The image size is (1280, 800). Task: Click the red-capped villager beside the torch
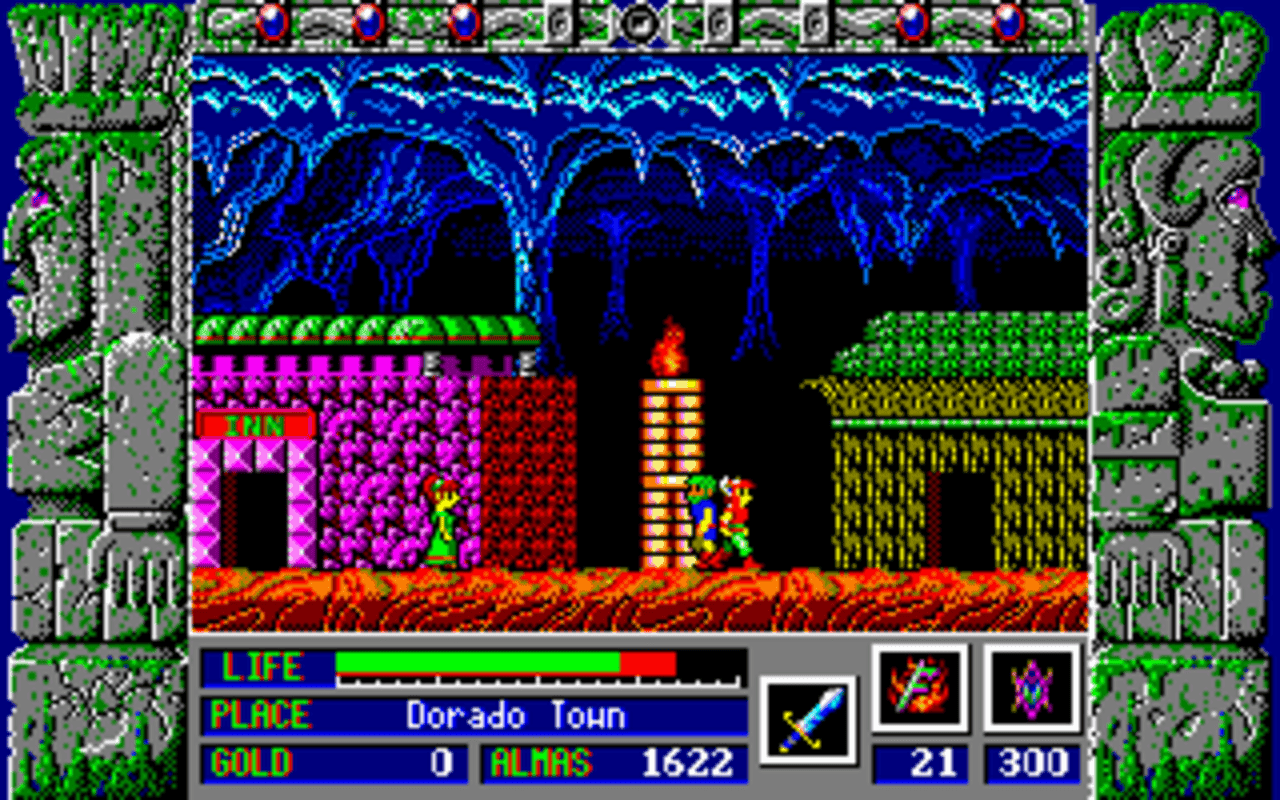point(738,515)
